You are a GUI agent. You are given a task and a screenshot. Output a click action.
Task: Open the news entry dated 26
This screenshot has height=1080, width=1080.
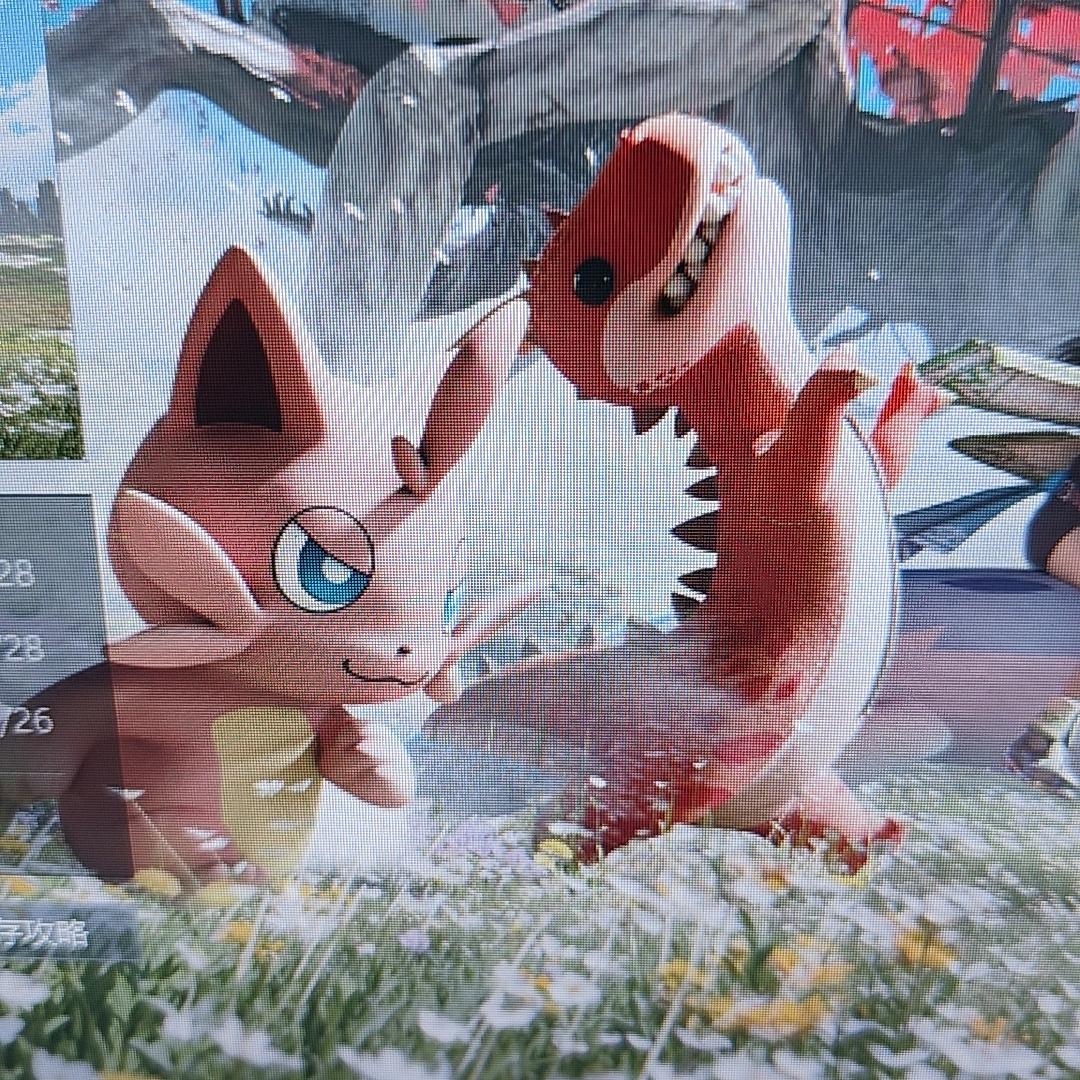click(28, 721)
